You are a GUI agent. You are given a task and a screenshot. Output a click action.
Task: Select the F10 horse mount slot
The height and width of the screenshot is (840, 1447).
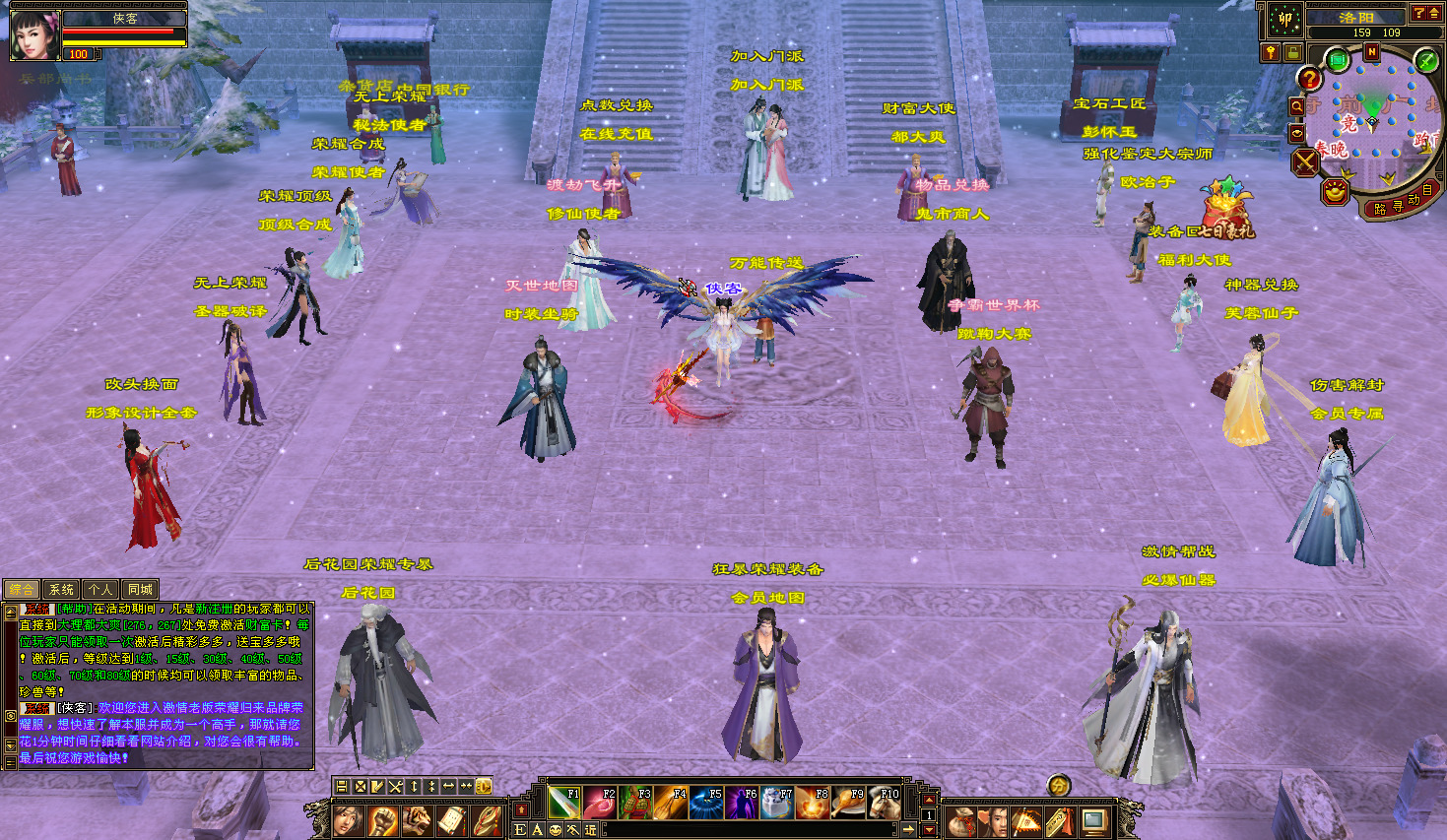(884, 803)
